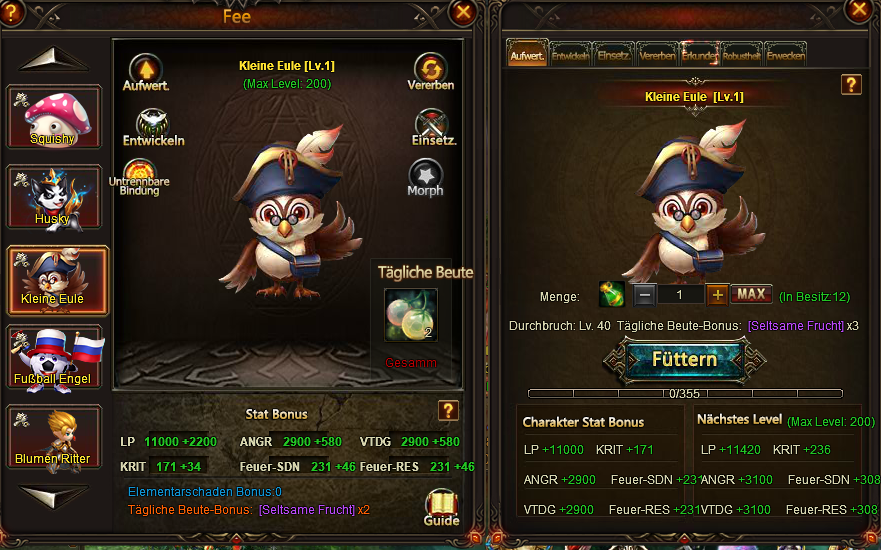
Task: Increase feed amount with the plus button
Action: pyautogui.click(x=717, y=295)
